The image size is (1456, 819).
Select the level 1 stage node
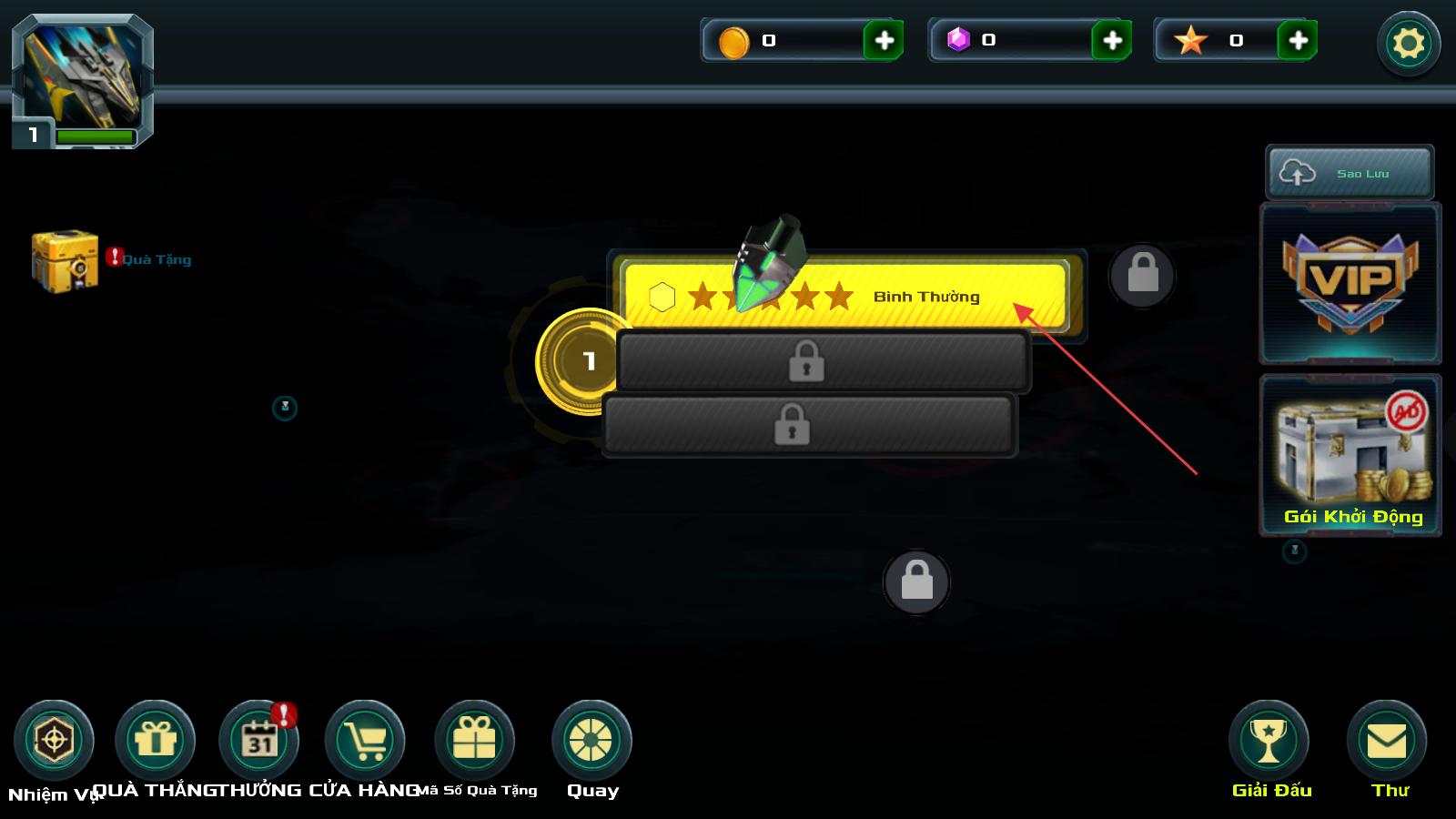[589, 361]
